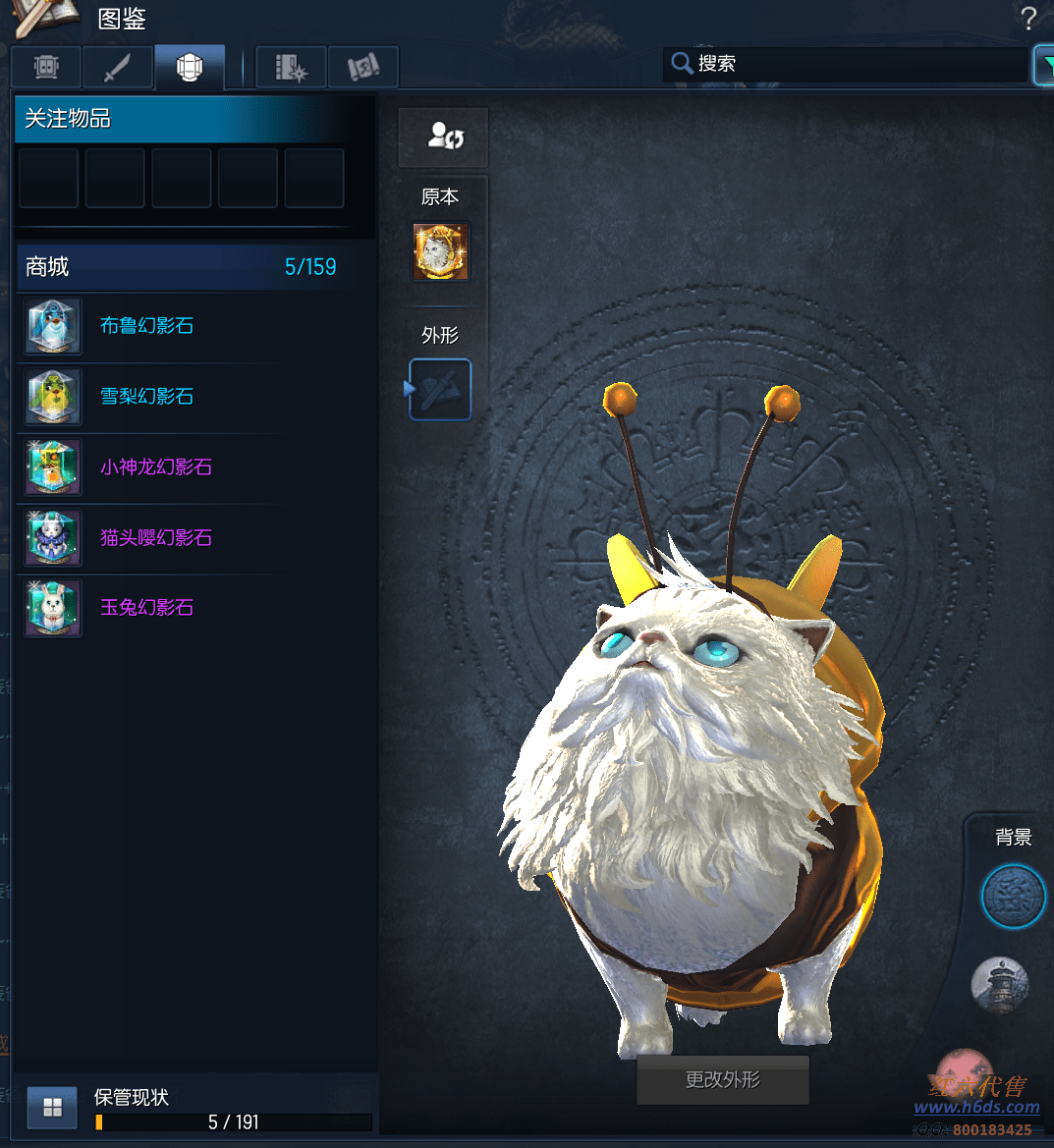Click the 更改外形 button
Screen dimensions: 1054x1148
click(x=723, y=1080)
